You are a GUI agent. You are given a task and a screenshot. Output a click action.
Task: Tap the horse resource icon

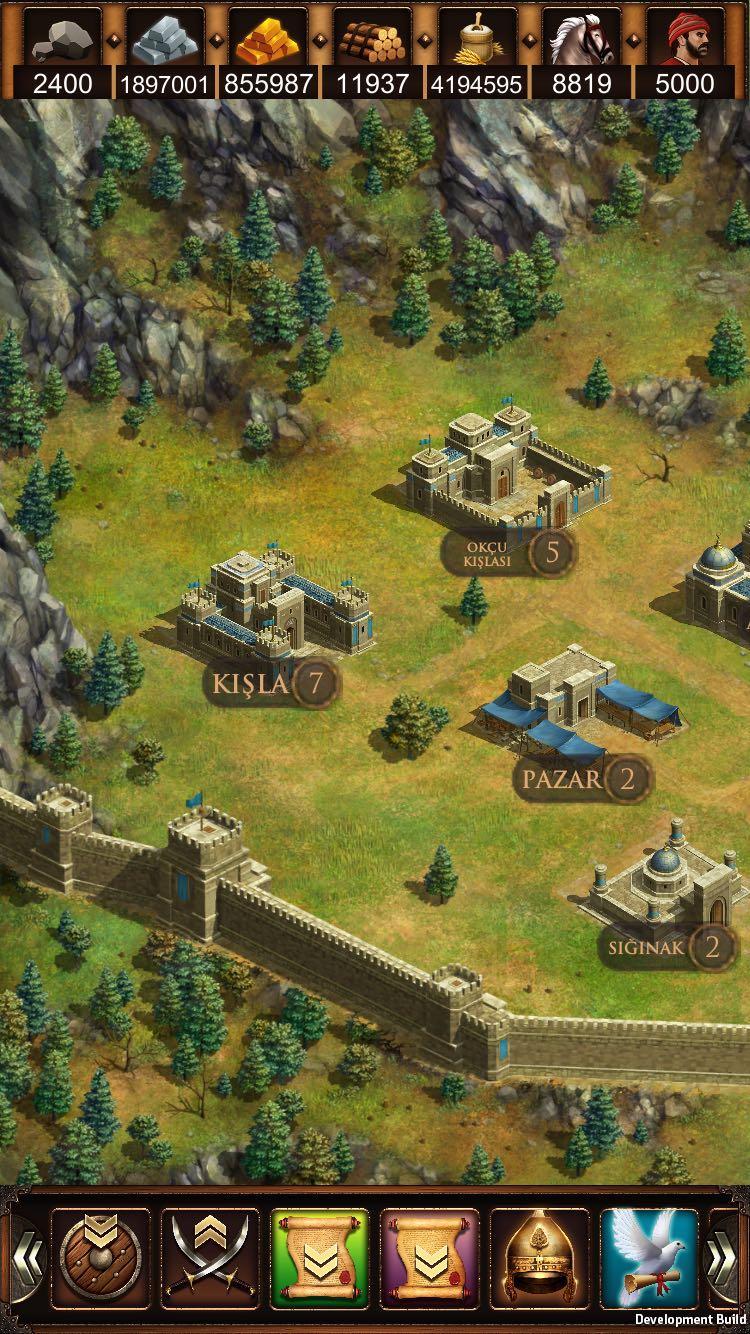point(581,40)
